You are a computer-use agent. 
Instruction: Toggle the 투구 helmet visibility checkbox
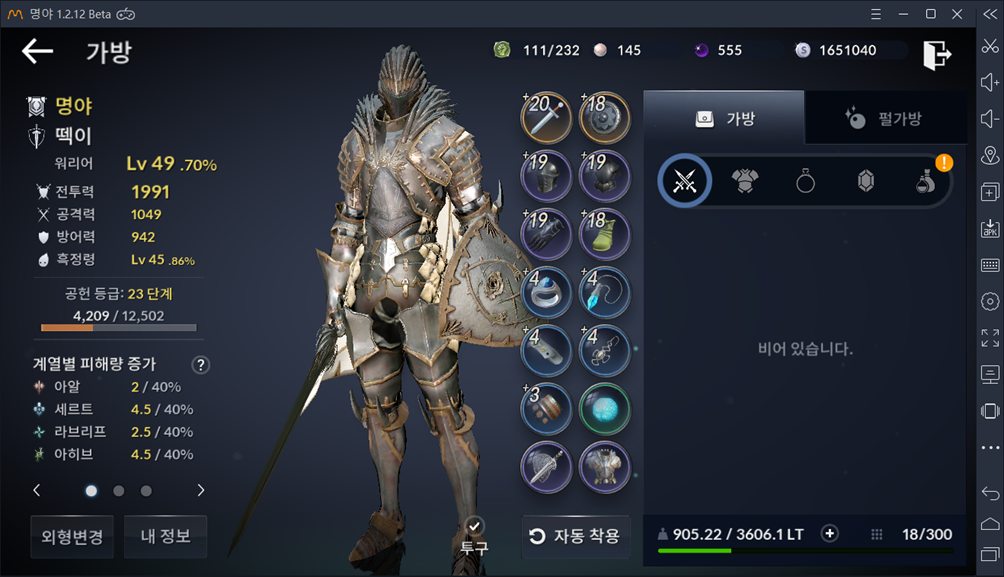coord(475,526)
